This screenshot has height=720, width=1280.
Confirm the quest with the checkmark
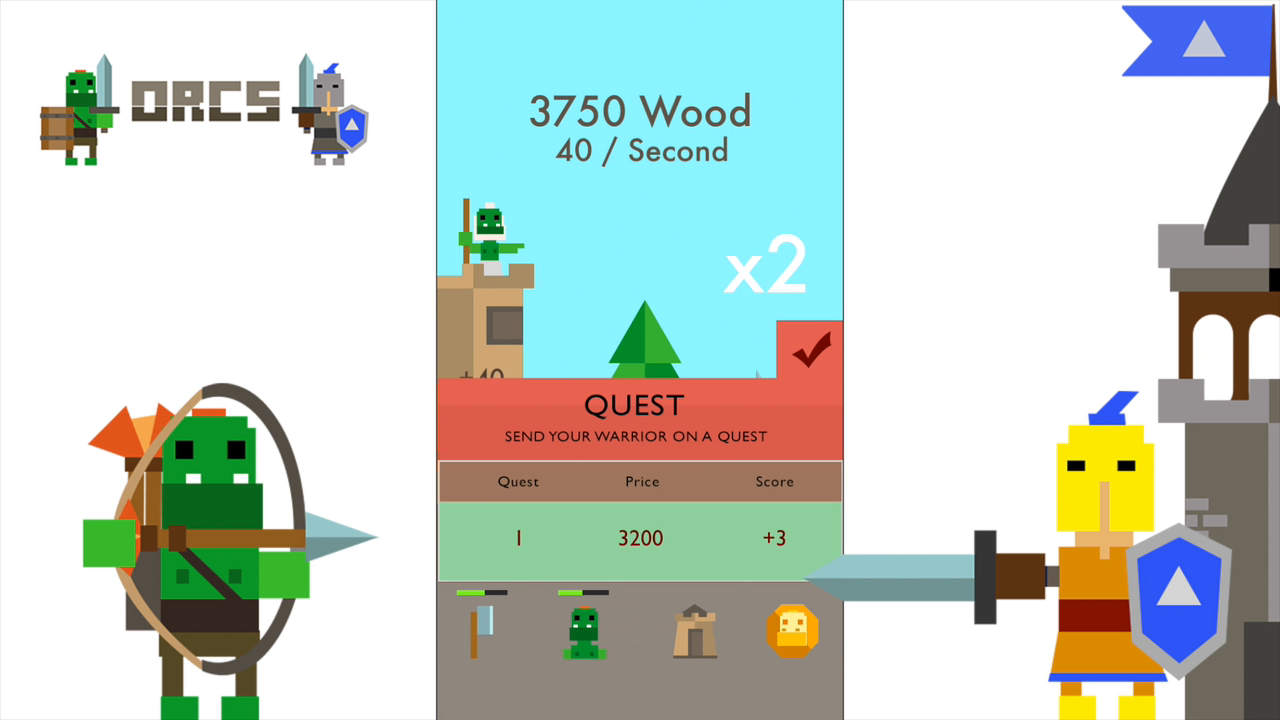(x=810, y=352)
